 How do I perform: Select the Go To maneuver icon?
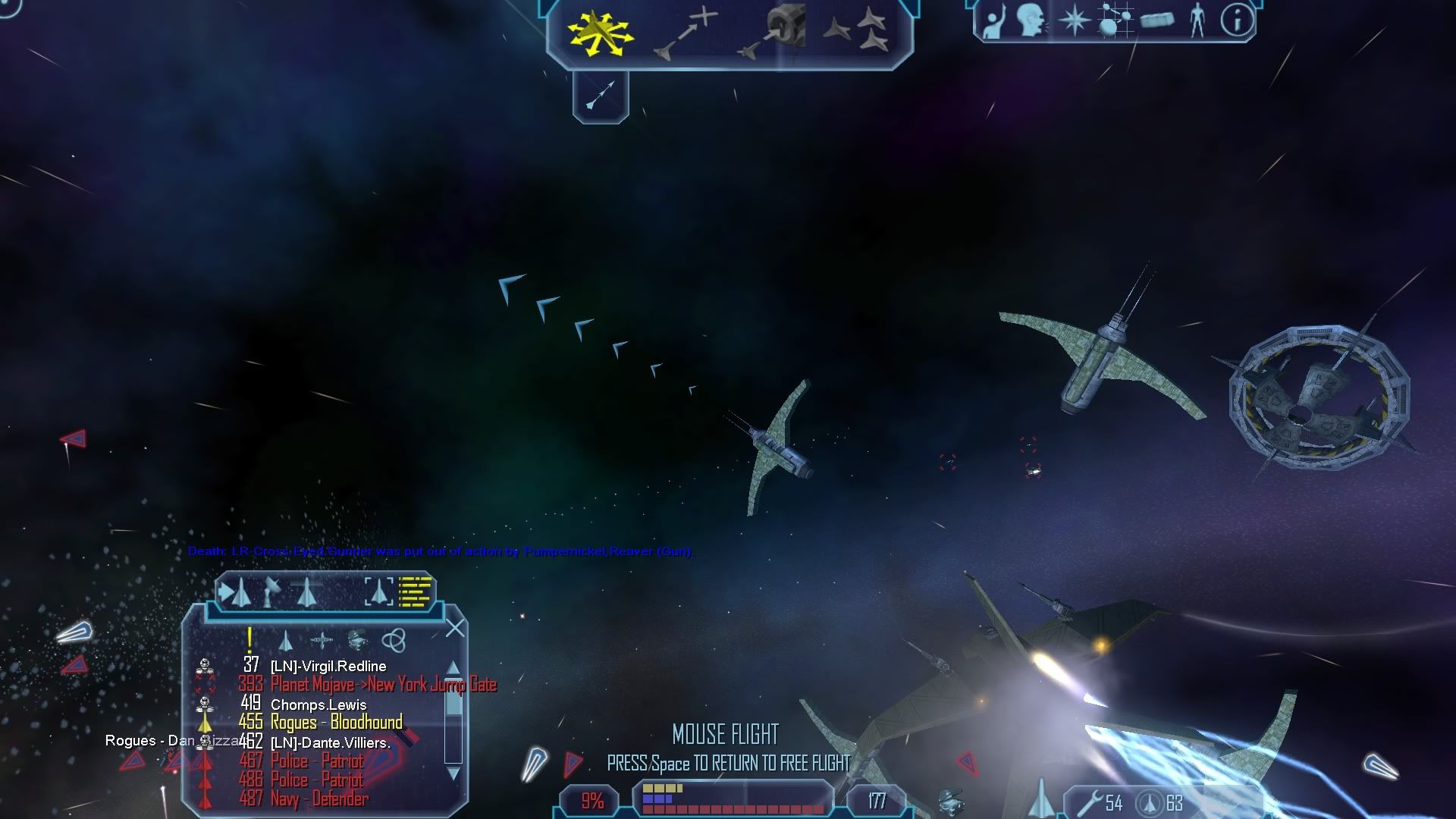click(x=685, y=33)
